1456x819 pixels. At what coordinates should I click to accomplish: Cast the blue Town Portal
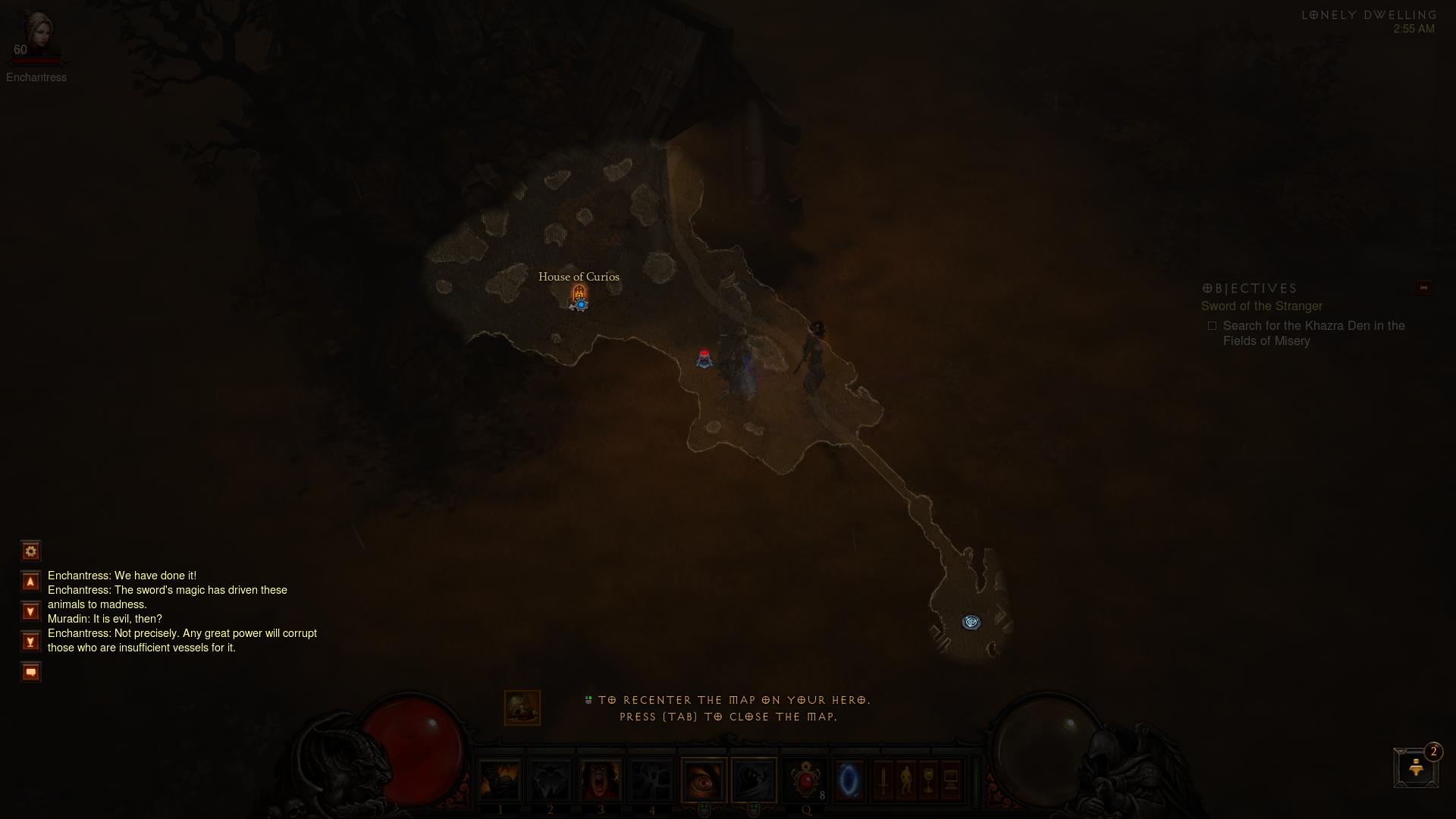(x=849, y=780)
